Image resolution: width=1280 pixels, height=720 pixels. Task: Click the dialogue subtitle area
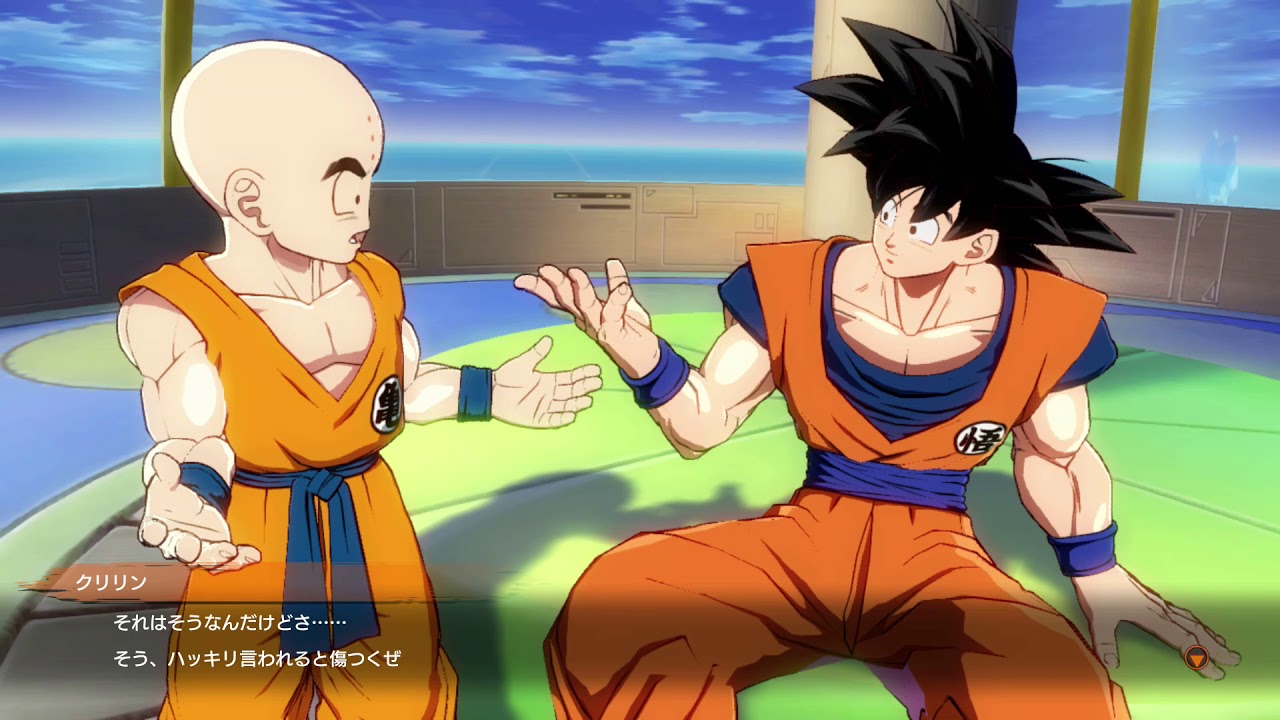[250, 638]
